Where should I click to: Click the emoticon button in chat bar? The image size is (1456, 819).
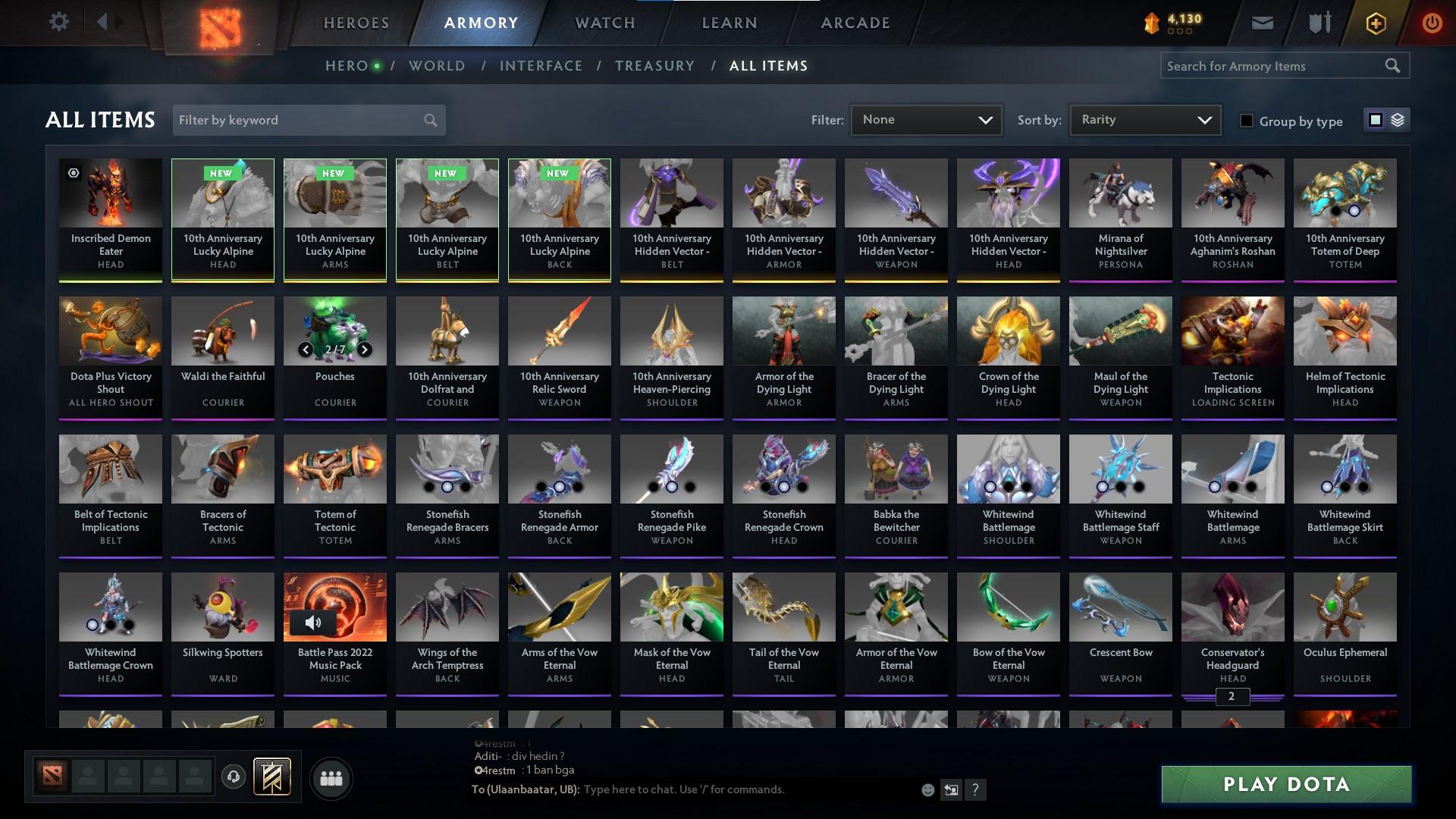tap(927, 789)
